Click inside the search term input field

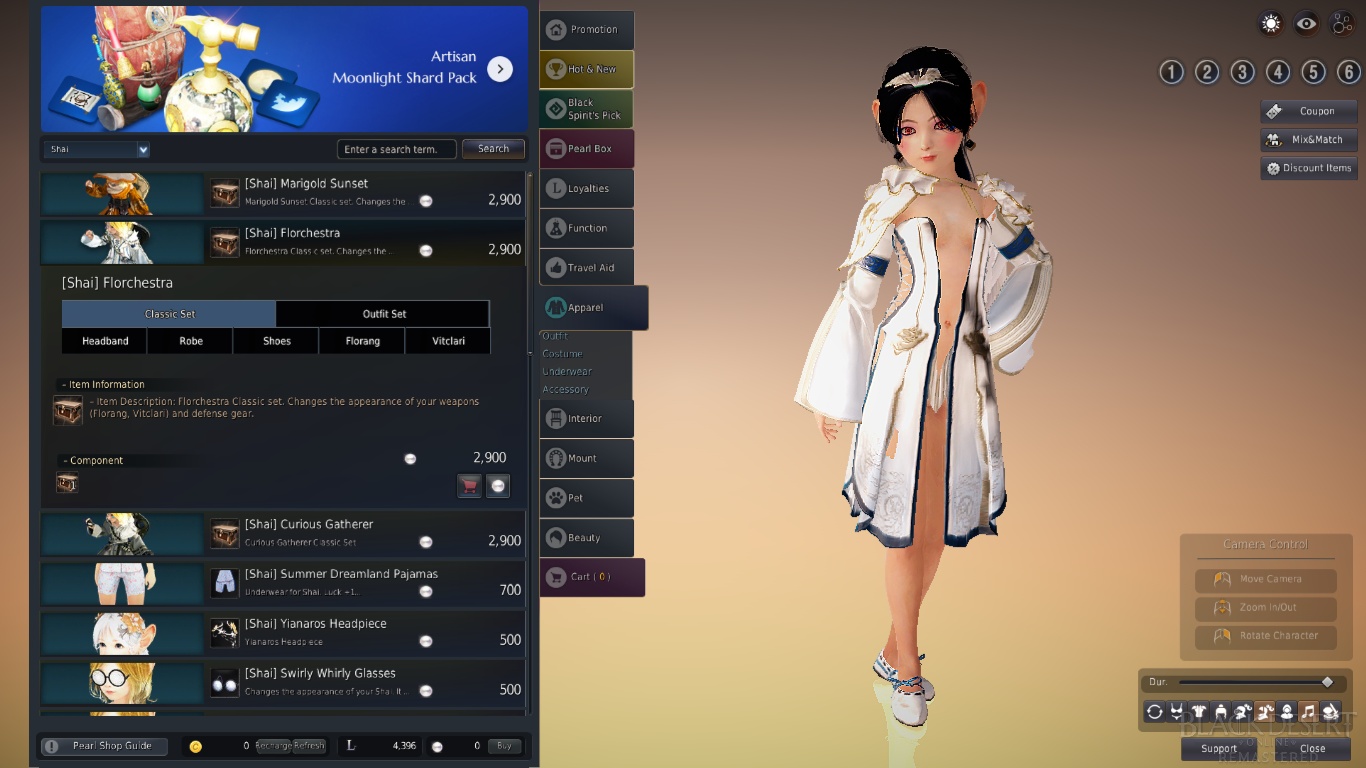tap(396, 148)
